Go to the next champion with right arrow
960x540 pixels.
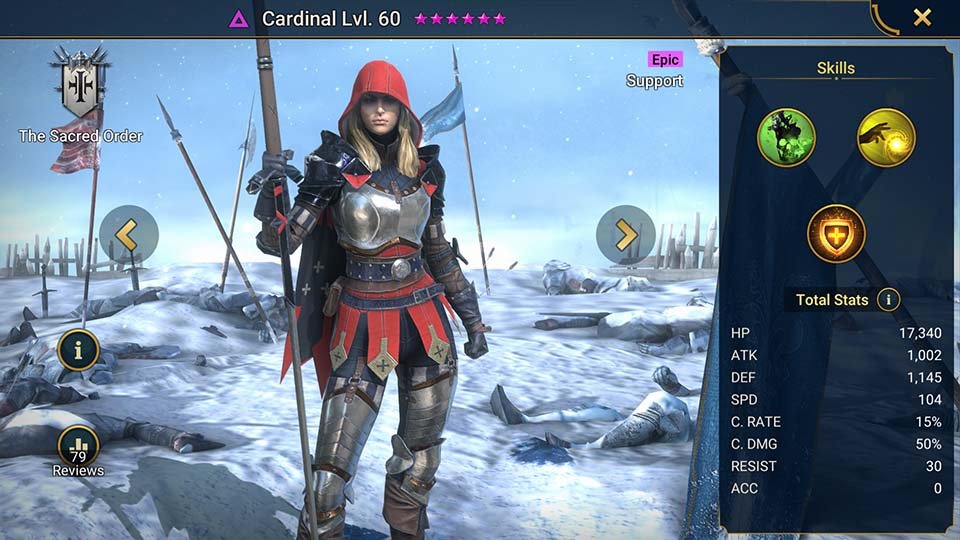pyautogui.click(x=625, y=235)
